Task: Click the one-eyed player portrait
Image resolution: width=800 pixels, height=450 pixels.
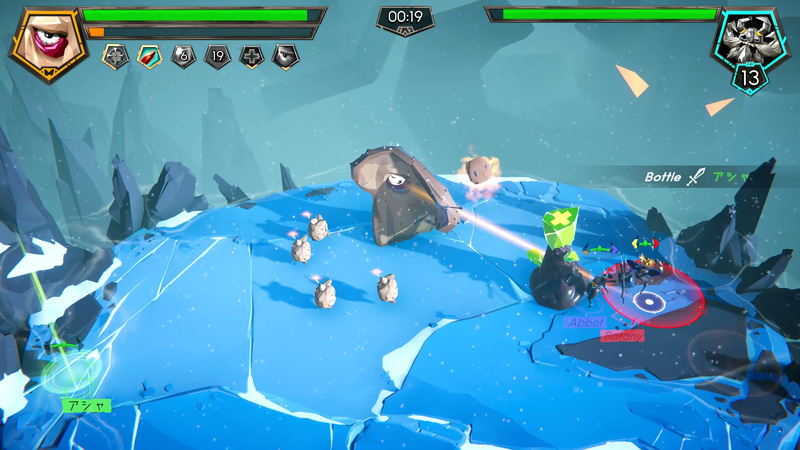Action: [x=44, y=42]
